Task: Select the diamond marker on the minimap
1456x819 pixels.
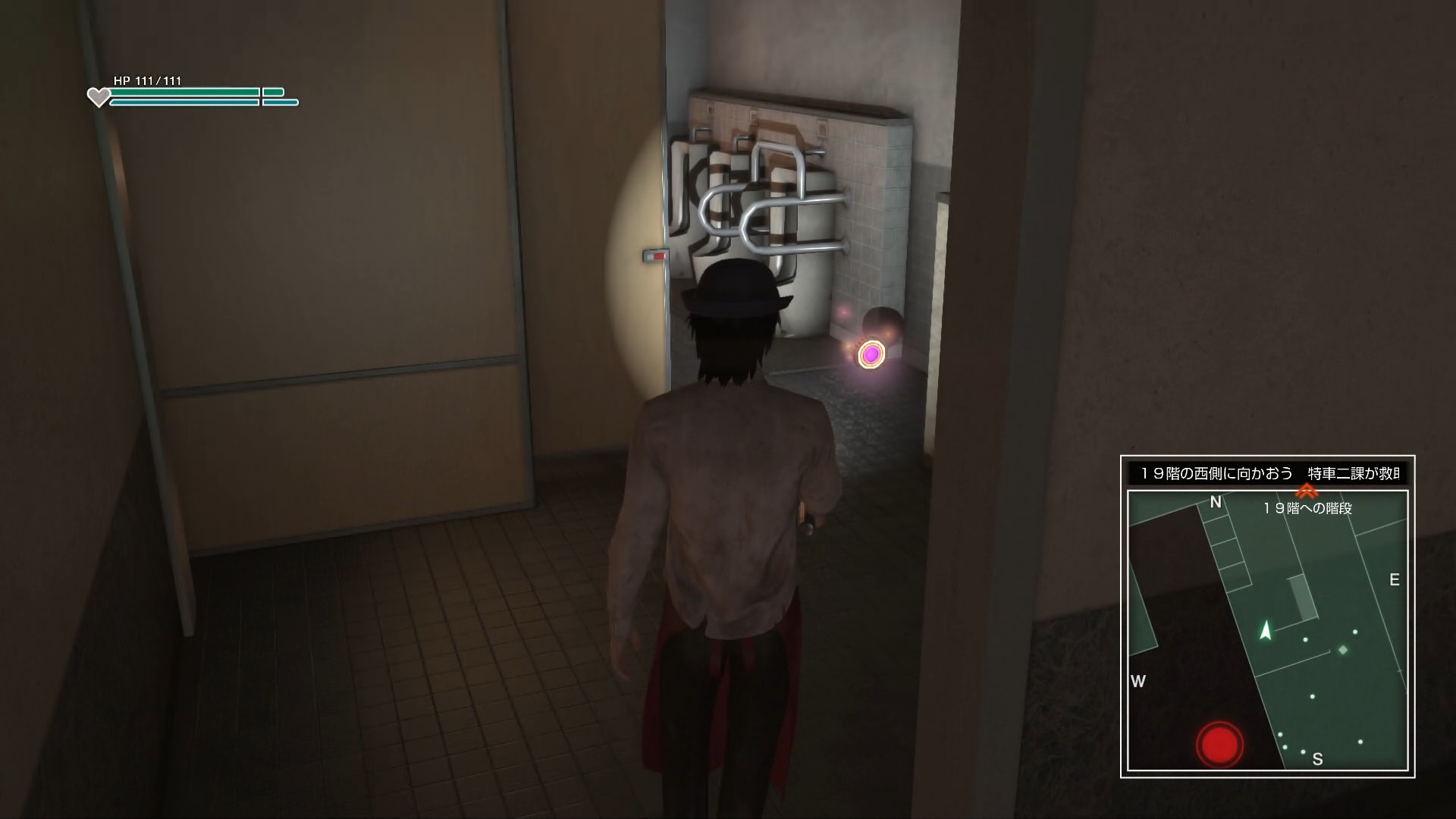Action: (1343, 650)
